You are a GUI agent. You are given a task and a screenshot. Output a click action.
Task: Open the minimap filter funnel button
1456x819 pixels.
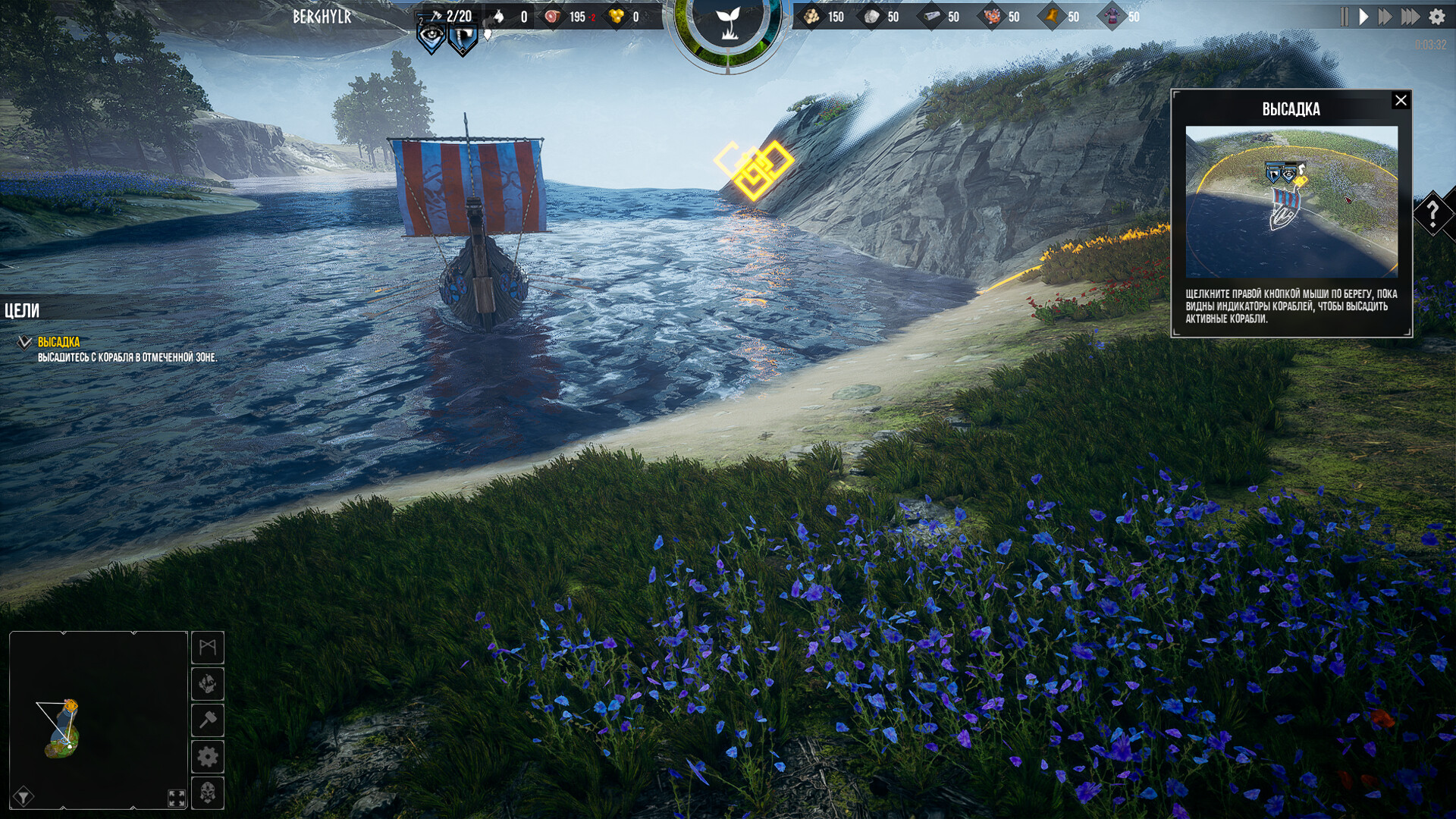click(24, 796)
